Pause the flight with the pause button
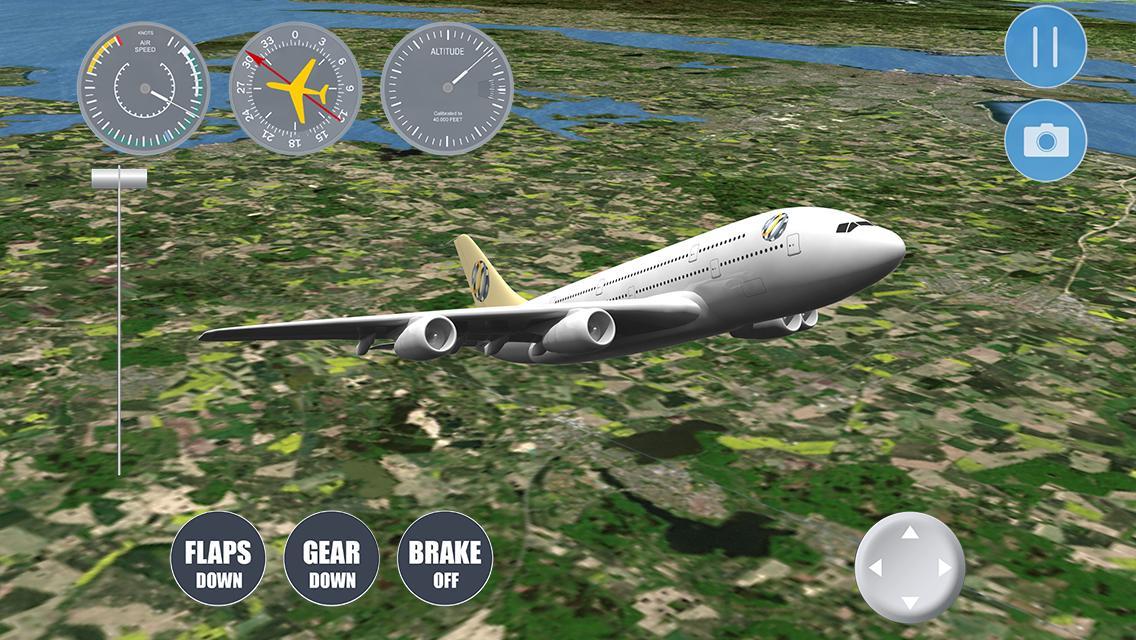Image resolution: width=1136 pixels, height=640 pixels. [x=1045, y=46]
